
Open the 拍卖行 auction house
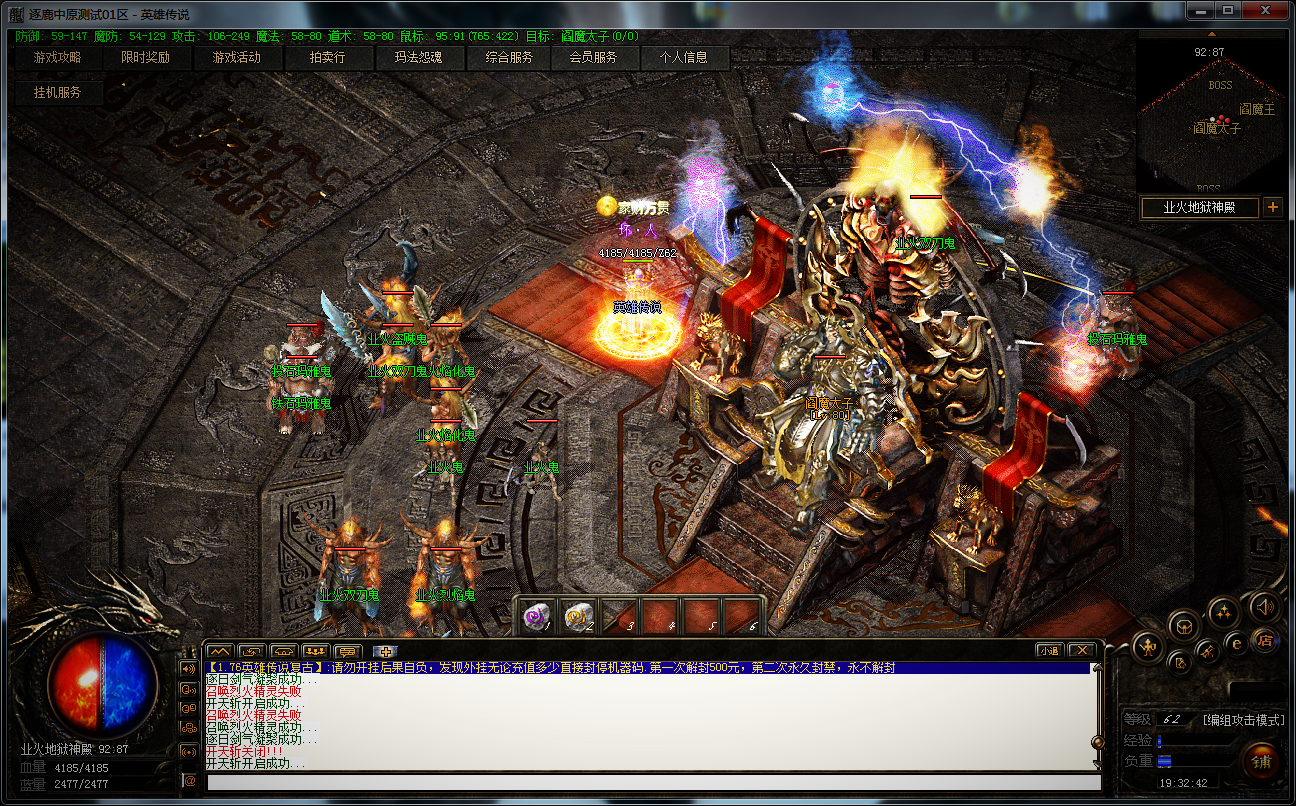pyautogui.click(x=327, y=58)
